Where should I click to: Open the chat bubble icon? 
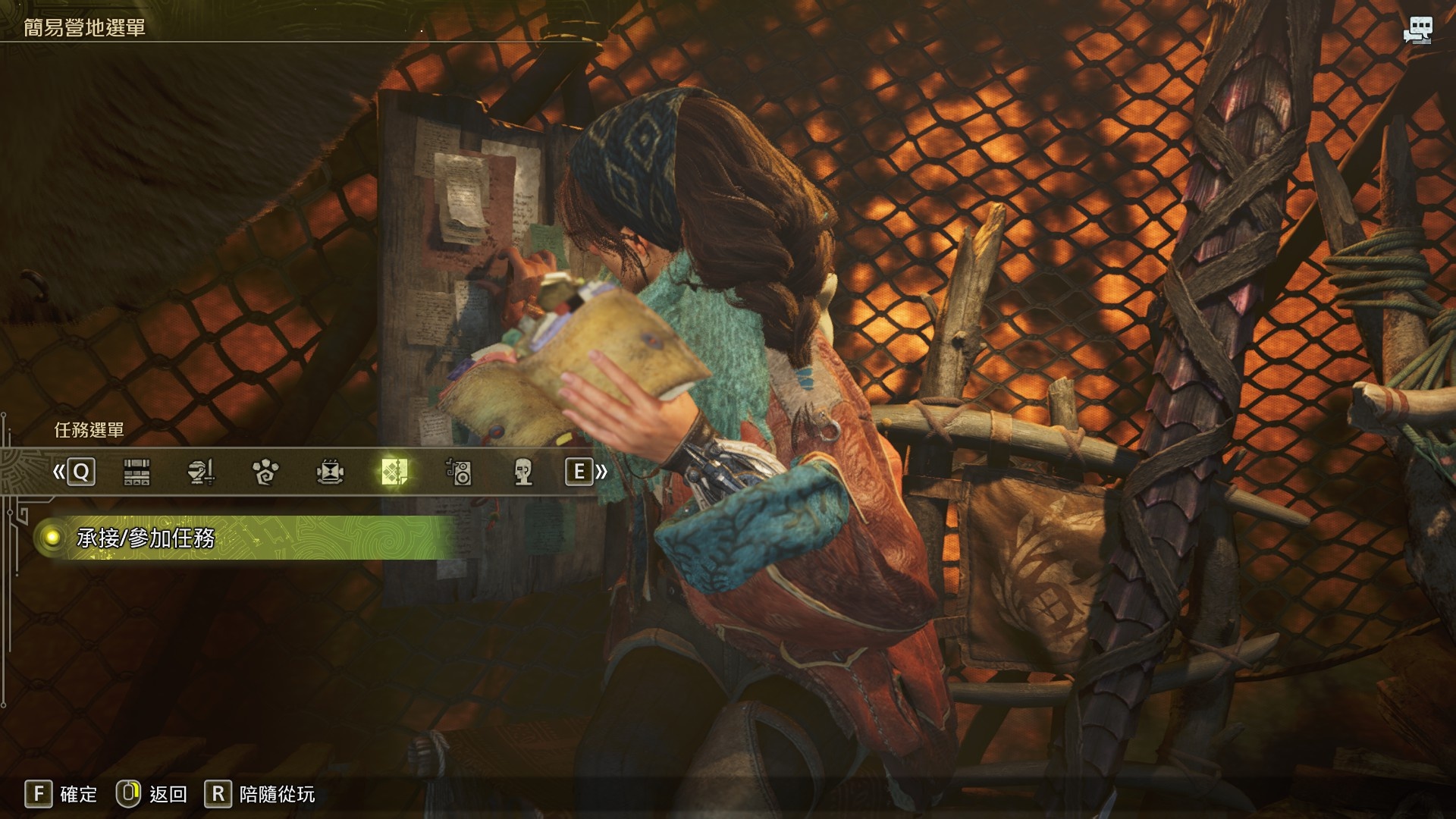tap(1417, 30)
